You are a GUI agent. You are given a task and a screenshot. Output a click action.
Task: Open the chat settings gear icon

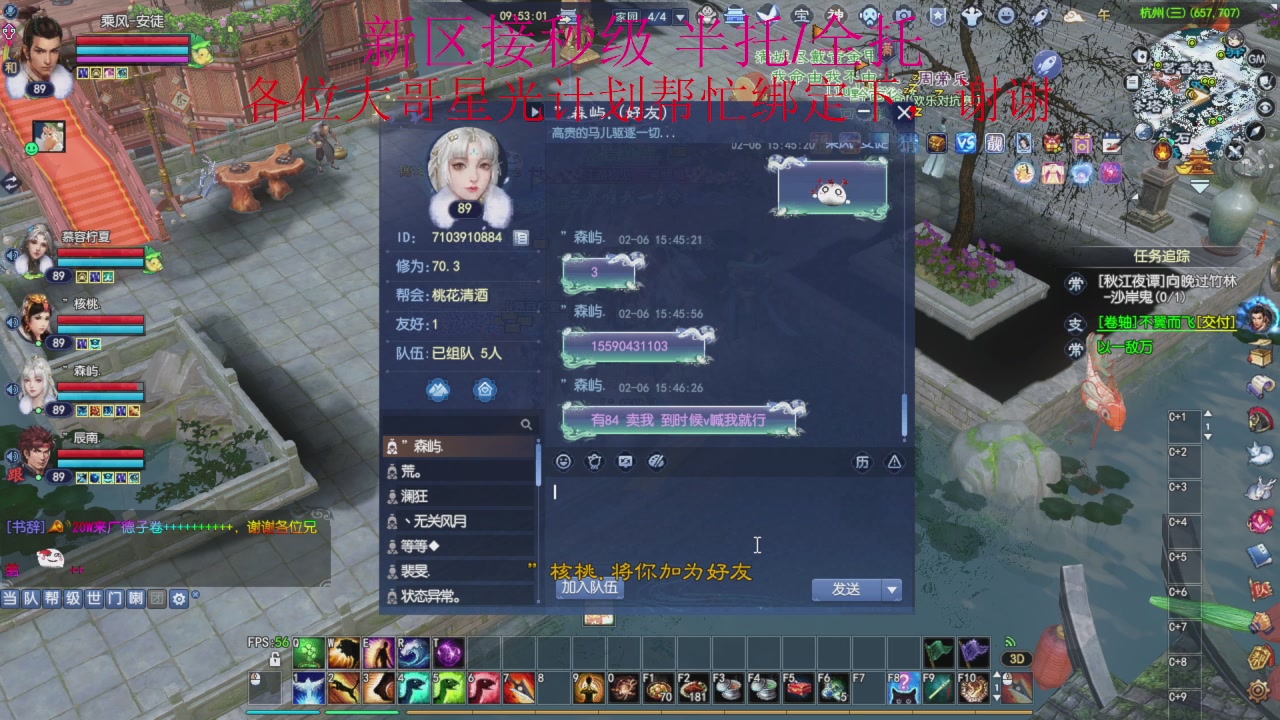178,599
